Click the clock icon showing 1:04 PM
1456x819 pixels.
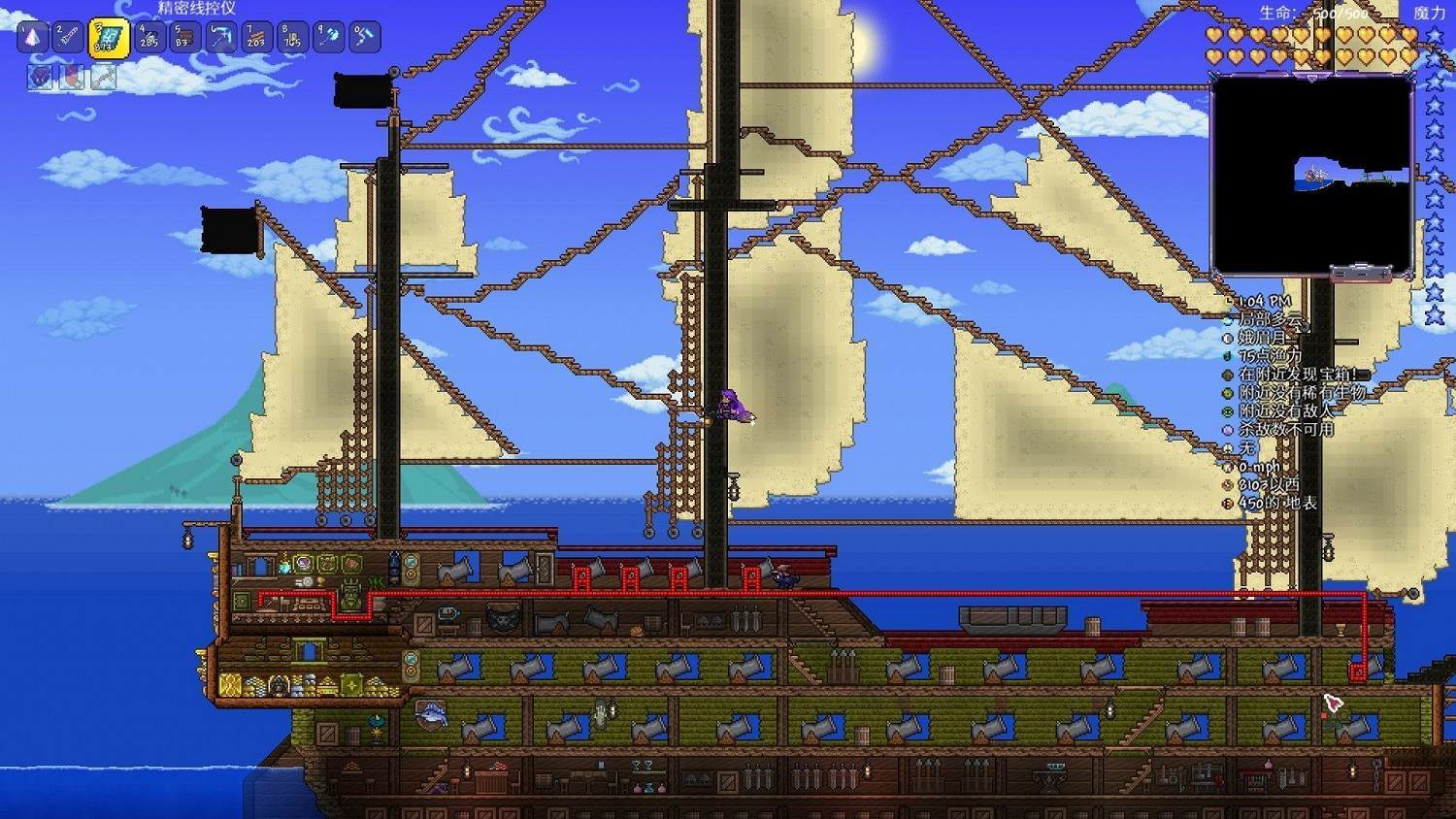pyautogui.click(x=1228, y=300)
